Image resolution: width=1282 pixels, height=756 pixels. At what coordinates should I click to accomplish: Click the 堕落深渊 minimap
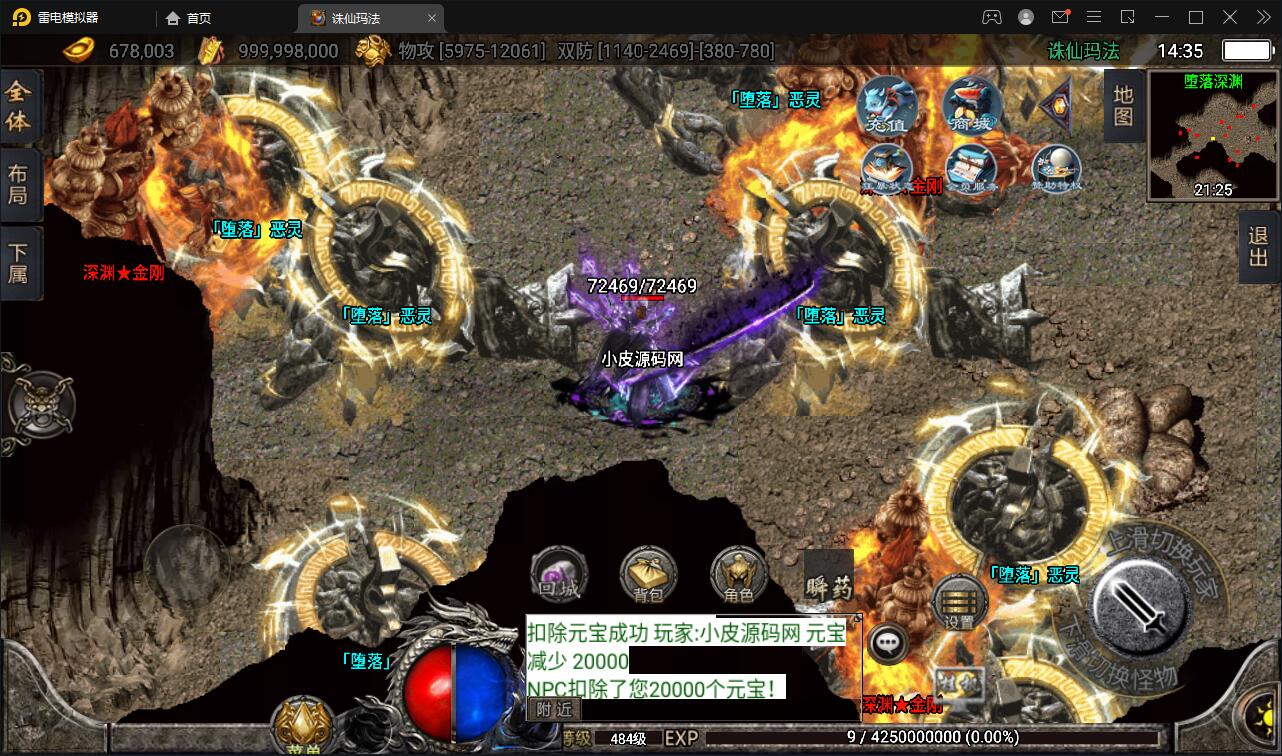pyautogui.click(x=1214, y=134)
